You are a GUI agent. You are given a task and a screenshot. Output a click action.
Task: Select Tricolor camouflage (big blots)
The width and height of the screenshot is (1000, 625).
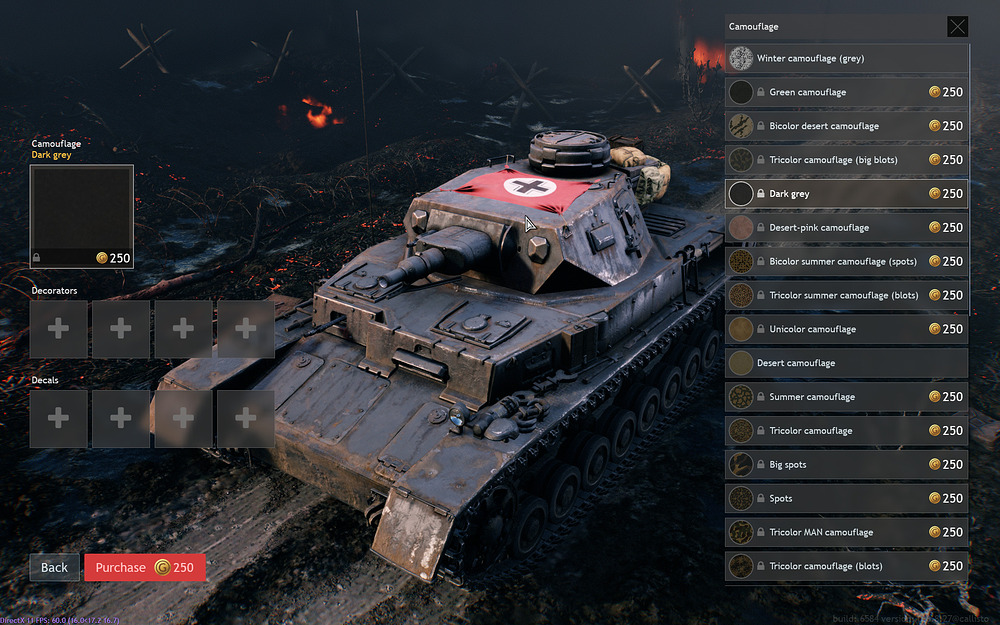click(x=847, y=160)
